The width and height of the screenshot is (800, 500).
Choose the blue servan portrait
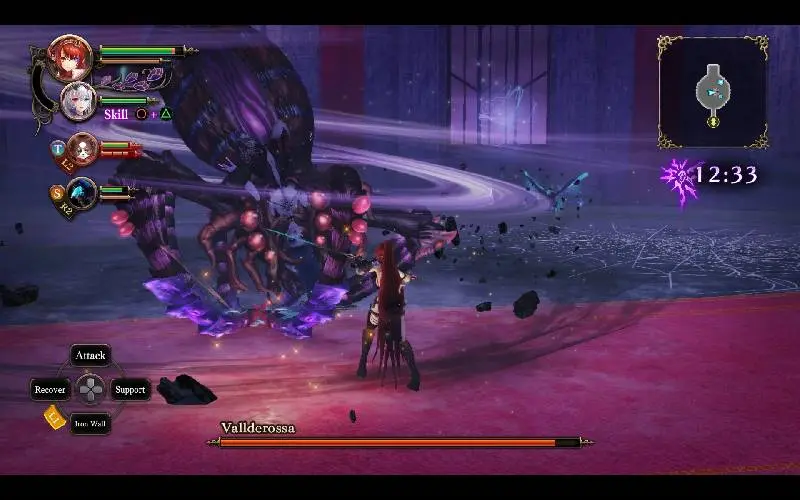point(82,191)
